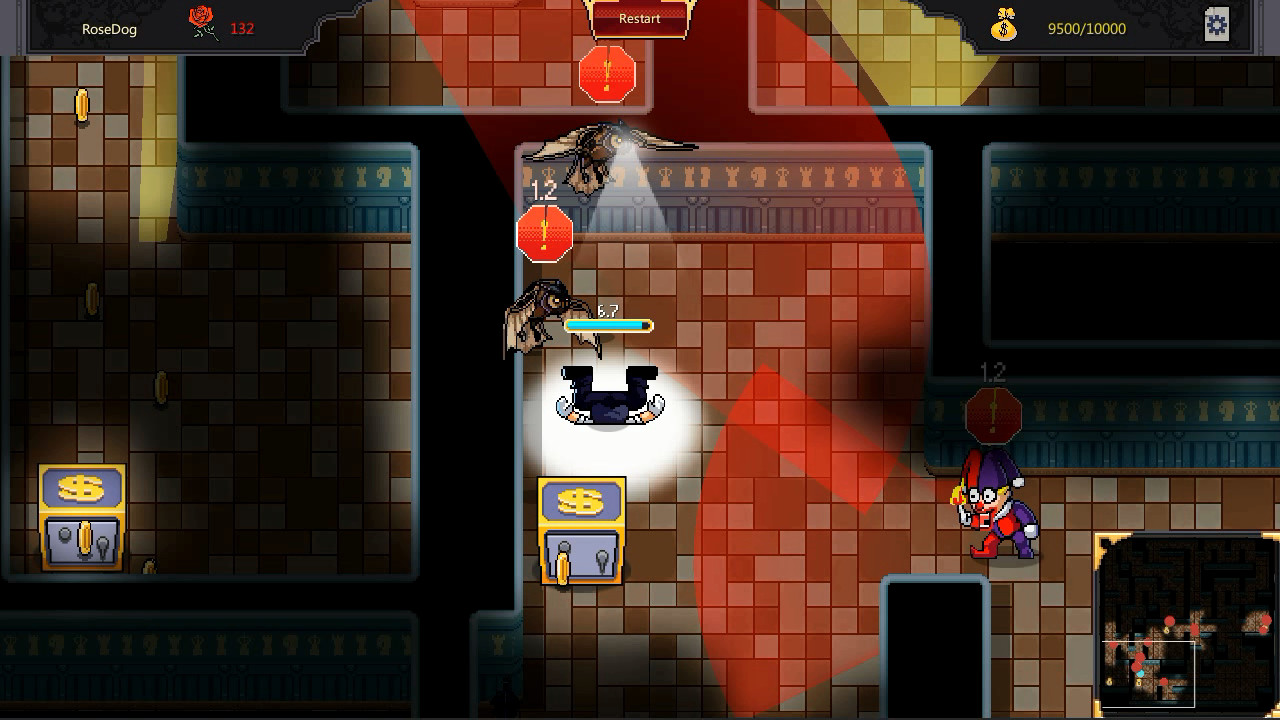The image size is (1280, 720).
Task: Click the Restart button
Action: tap(639, 19)
